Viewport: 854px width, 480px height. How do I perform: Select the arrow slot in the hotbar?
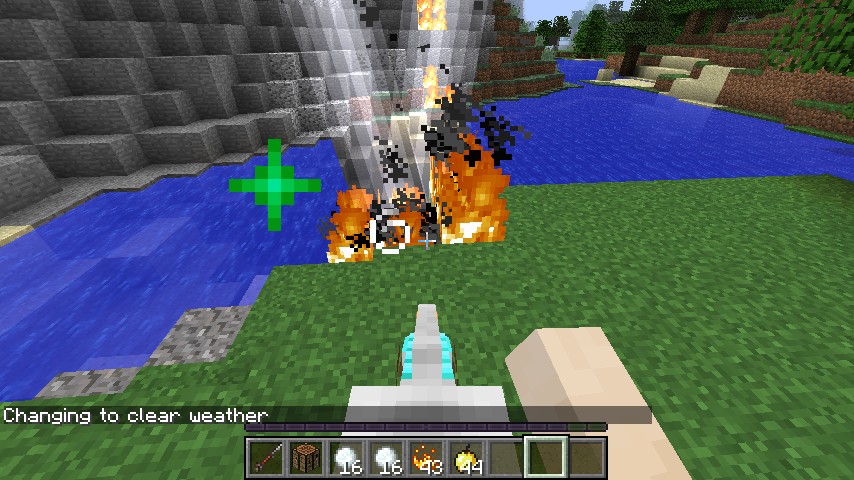pyautogui.click(x=266, y=458)
